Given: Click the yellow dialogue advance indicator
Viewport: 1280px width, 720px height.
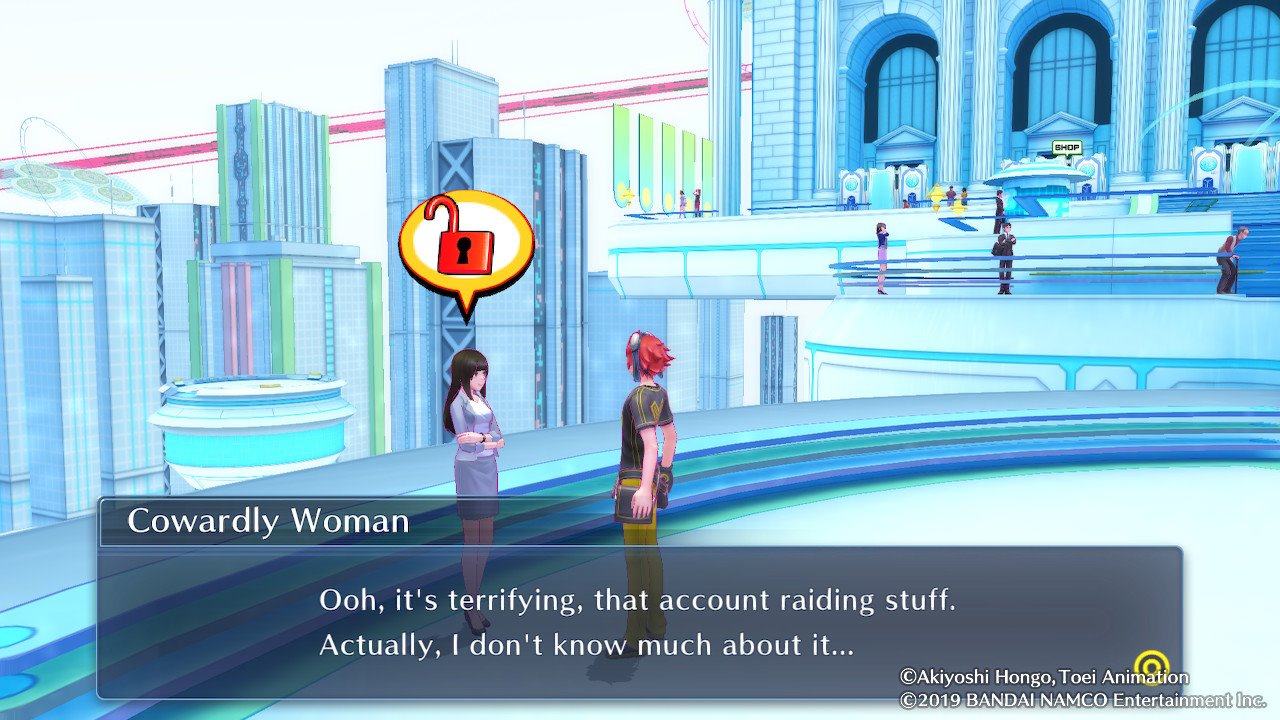Looking at the screenshot, I should 1155,665.
